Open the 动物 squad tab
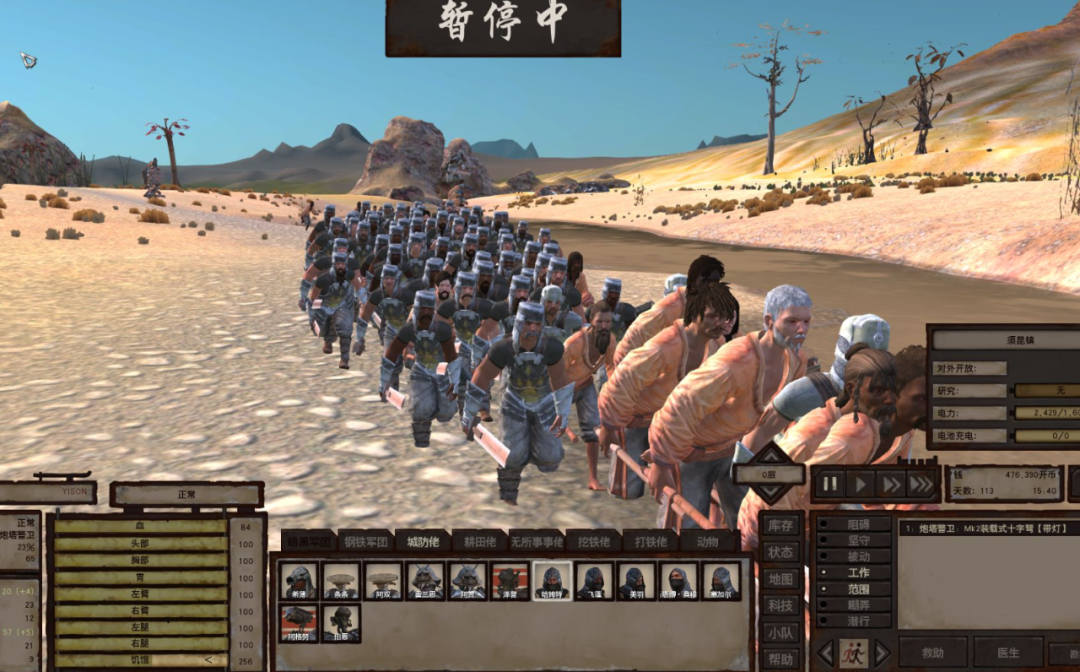Screen dimensions: 1080x672 pos(708,541)
